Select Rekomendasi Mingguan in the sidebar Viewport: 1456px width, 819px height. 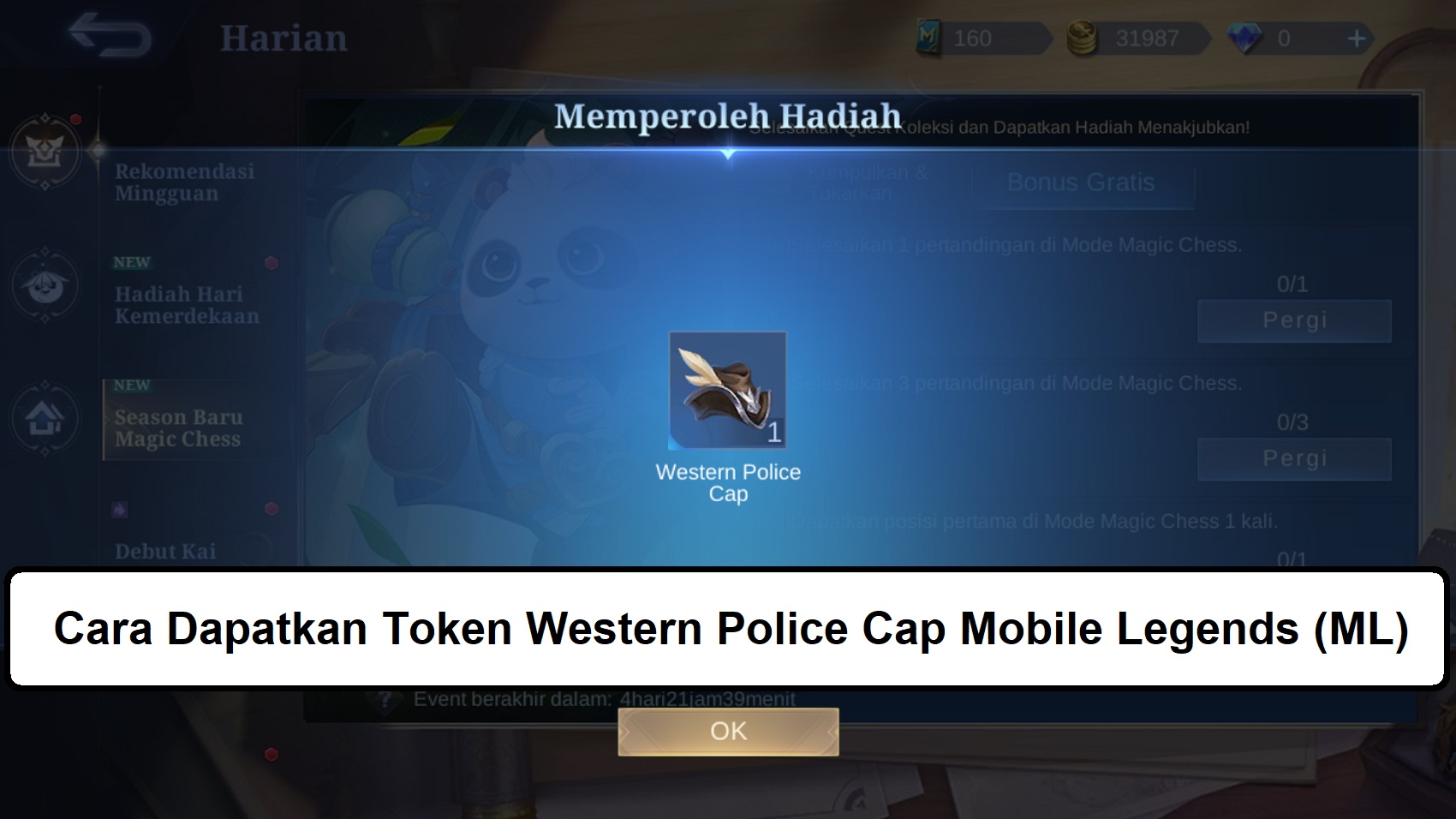pyautogui.click(x=187, y=182)
